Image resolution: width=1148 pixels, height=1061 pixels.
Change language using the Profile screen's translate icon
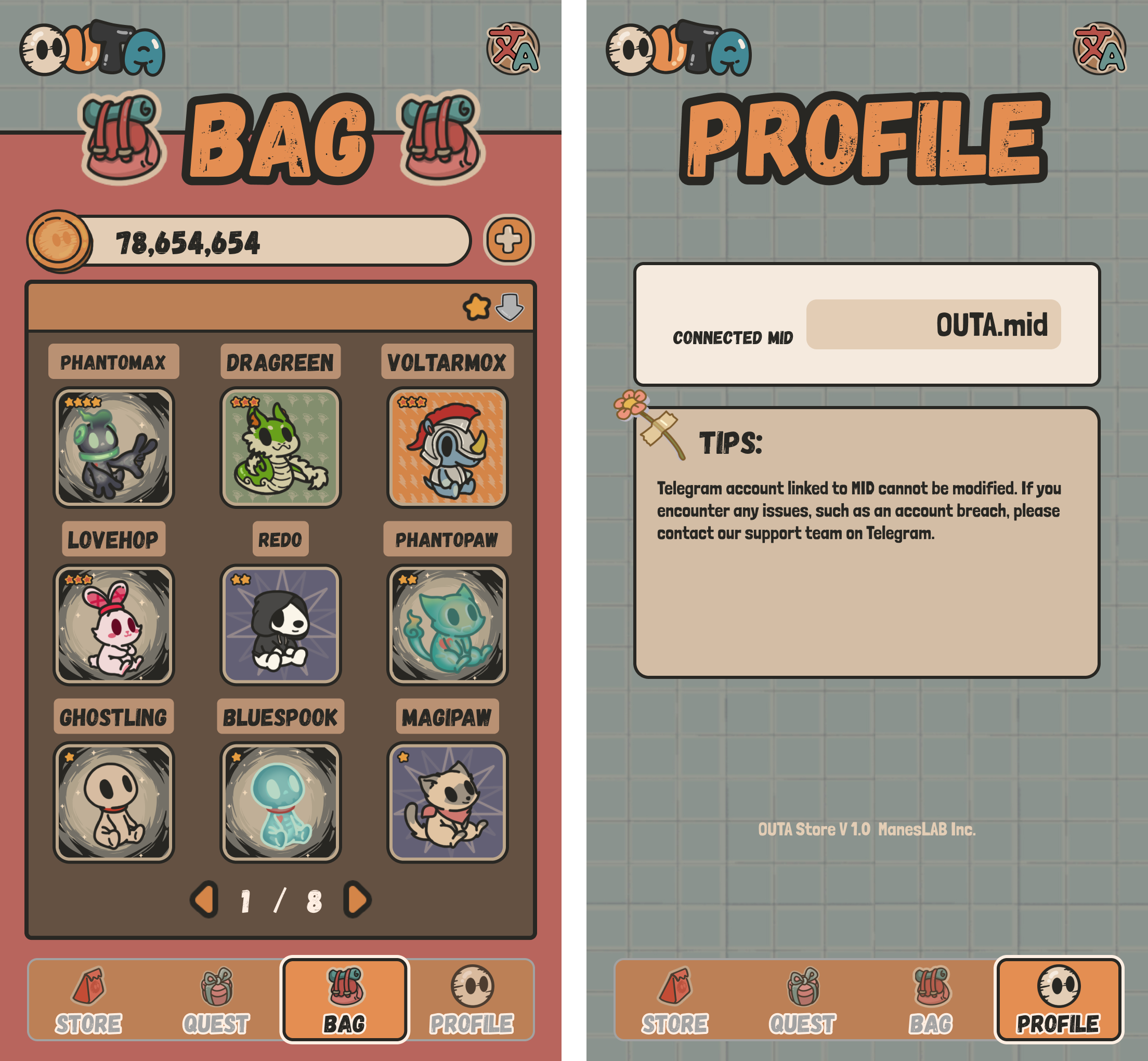tap(1099, 49)
